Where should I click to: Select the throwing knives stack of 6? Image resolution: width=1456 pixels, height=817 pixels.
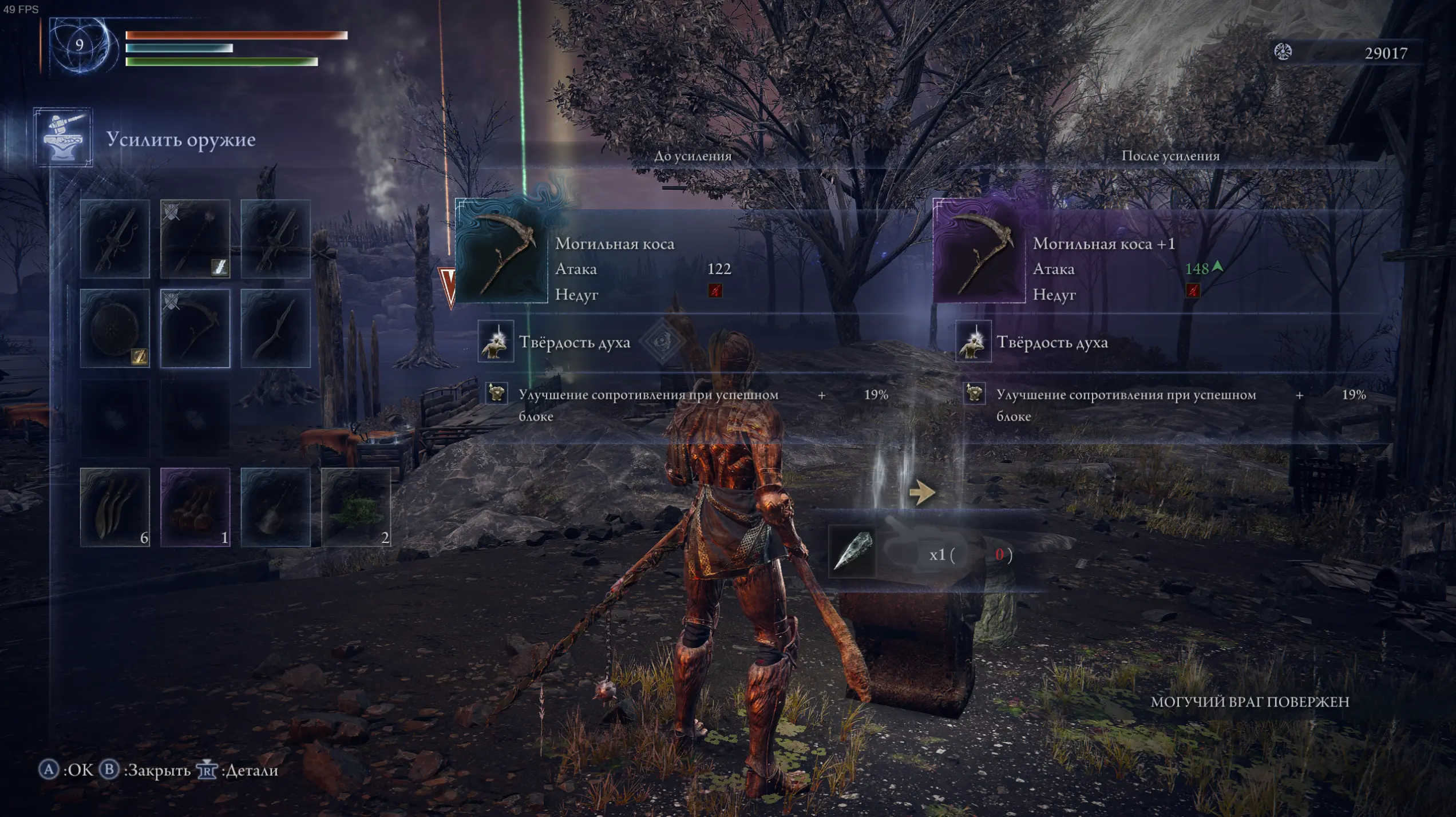point(115,507)
